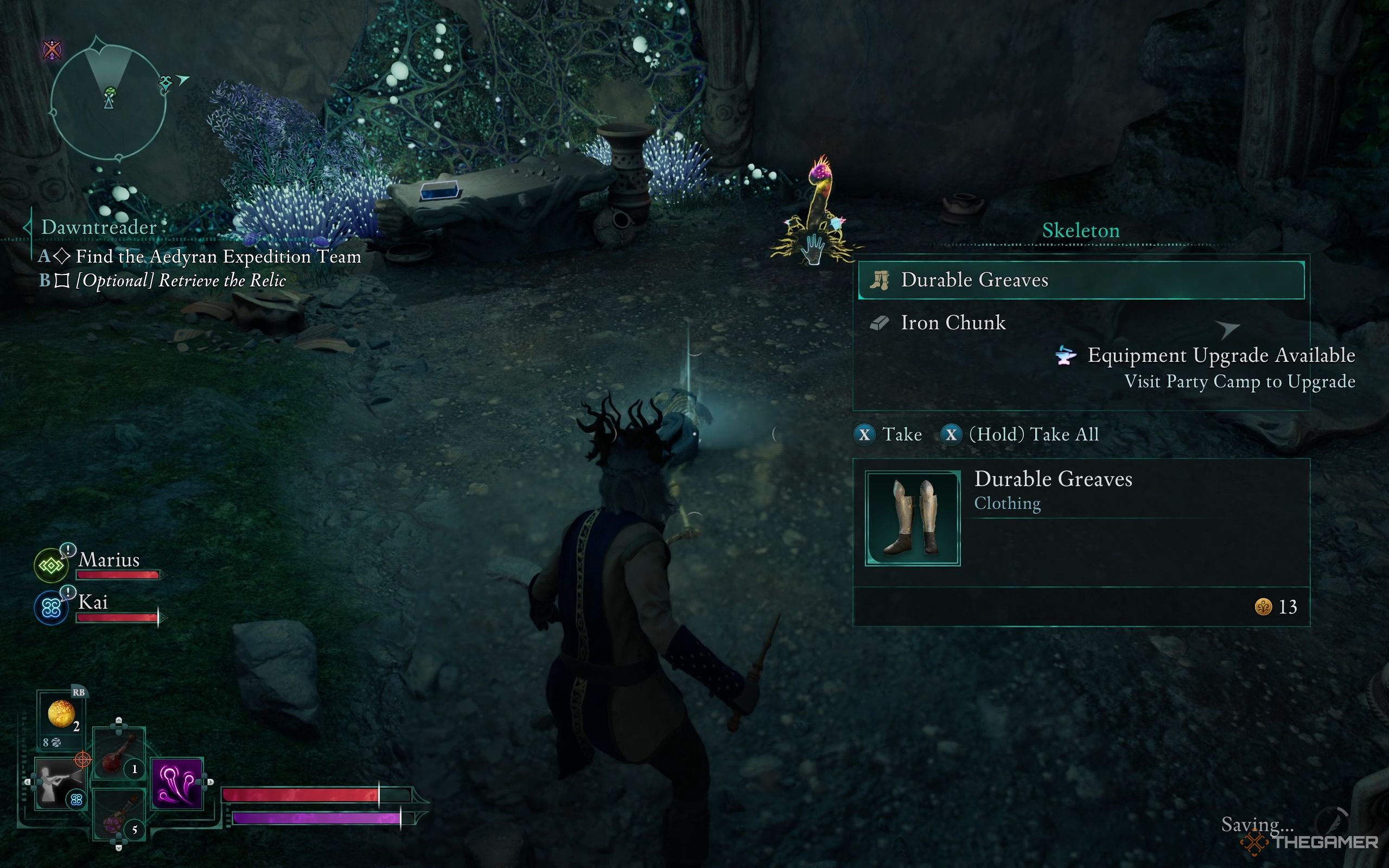Click the Durable Greaves item thumbnail
The image size is (1389, 868).
click(x=912, y=518)
